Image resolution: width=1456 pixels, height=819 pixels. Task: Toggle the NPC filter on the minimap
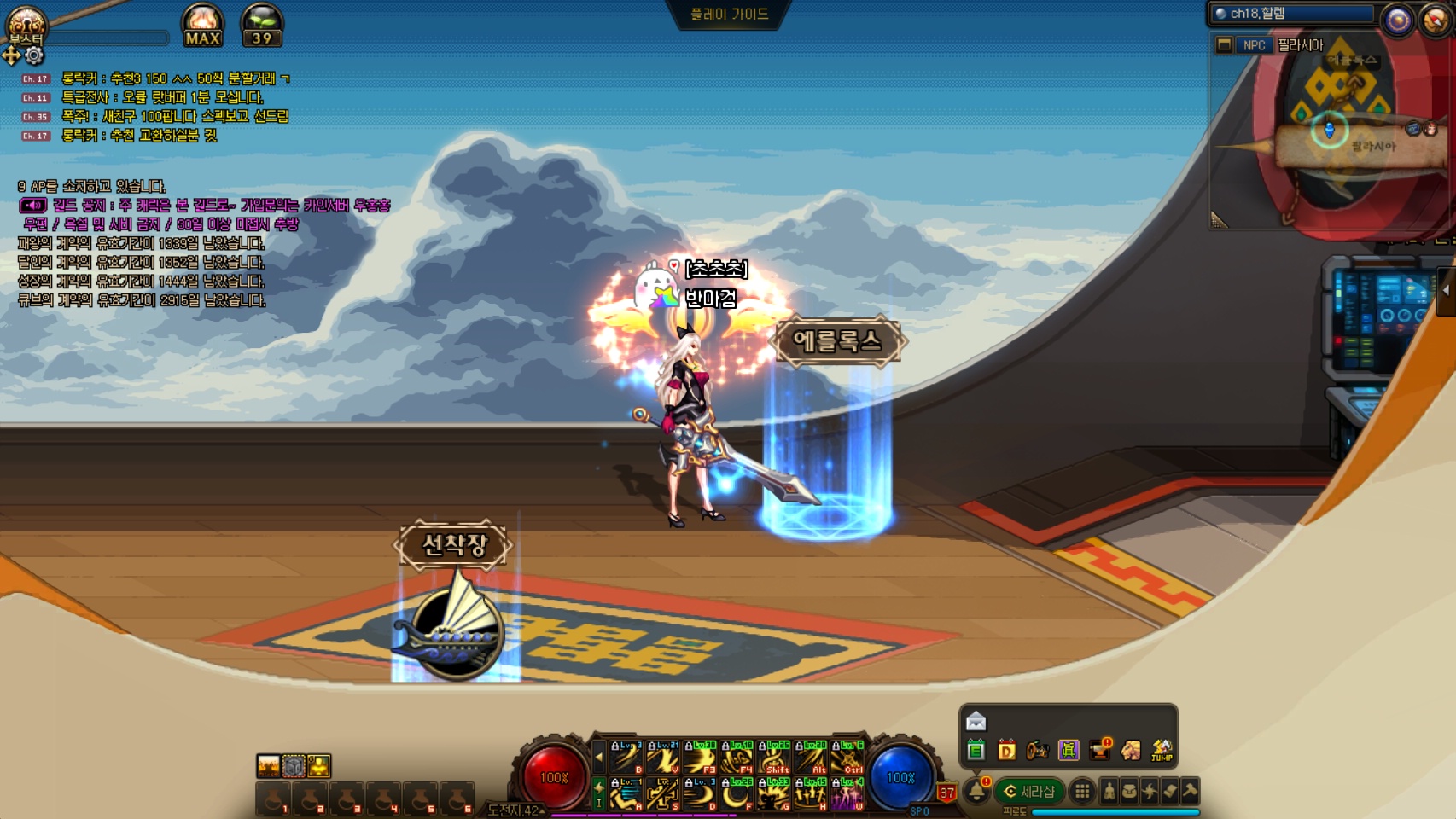(x=1254, y=45)
